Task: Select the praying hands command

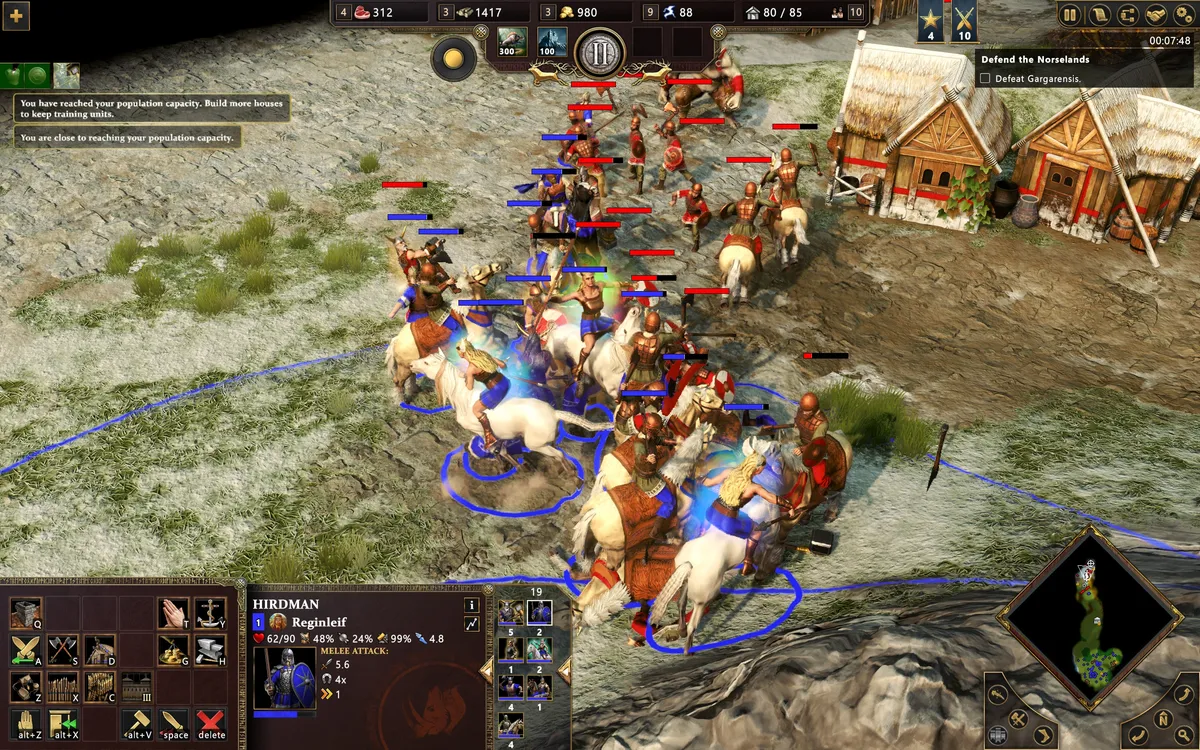Action: coord(173,612)
